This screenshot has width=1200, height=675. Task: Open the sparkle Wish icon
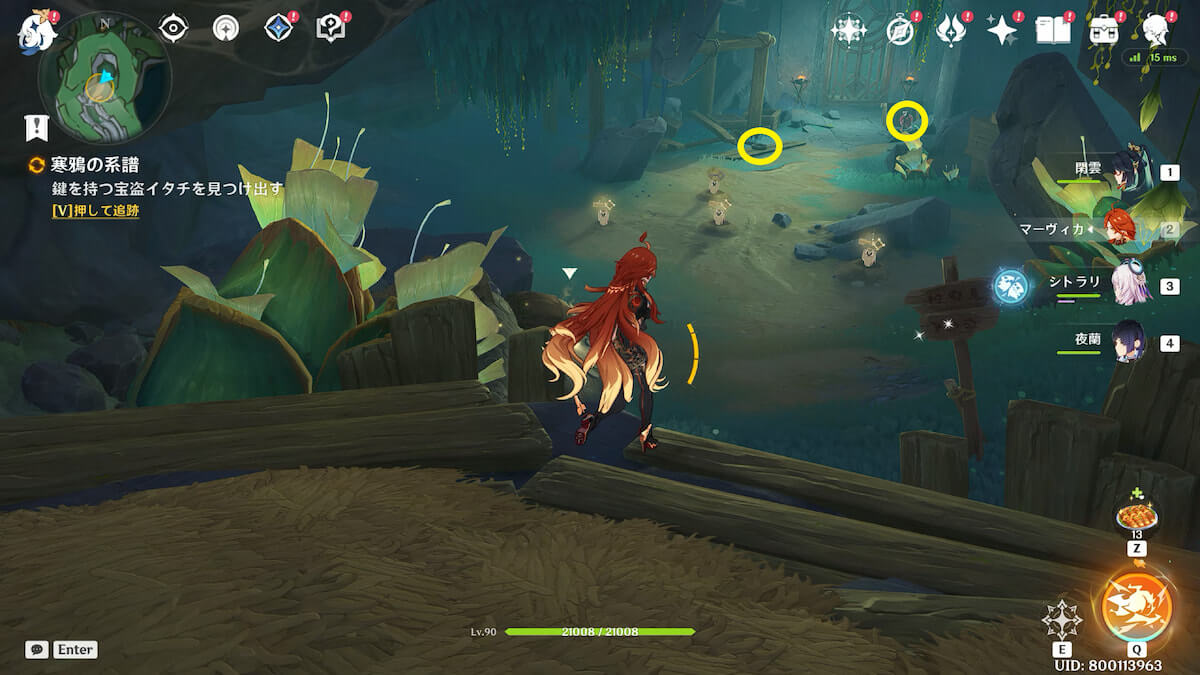1001,31
